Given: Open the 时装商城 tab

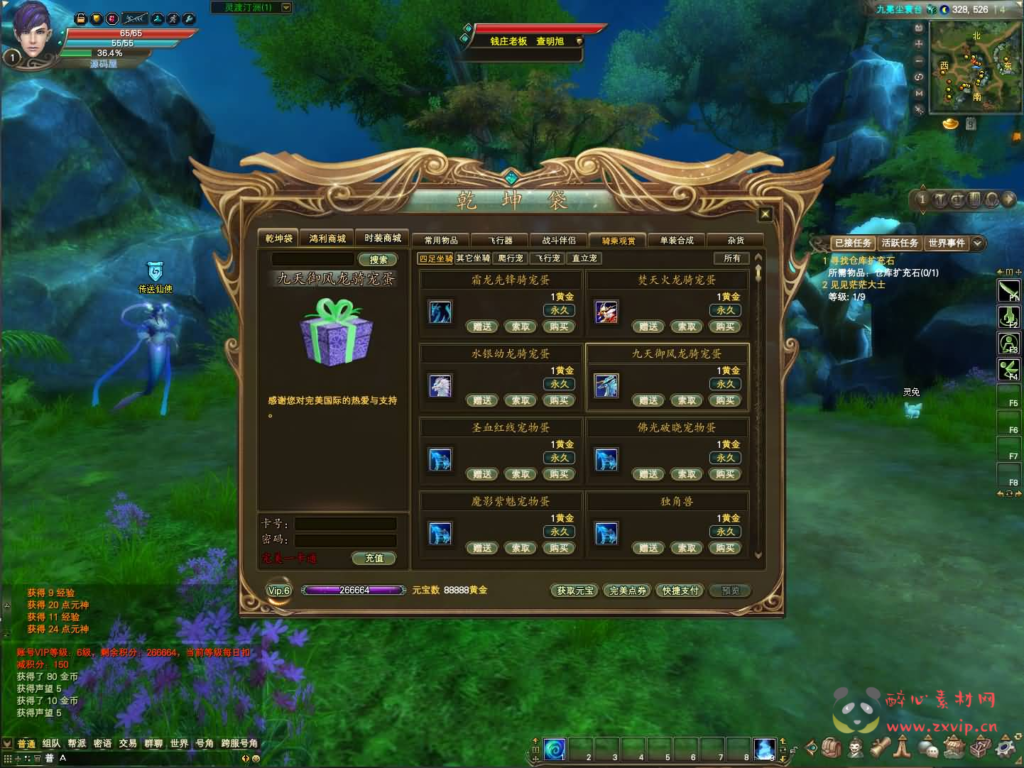Looking at the screenshot, I should click(382, 238).
